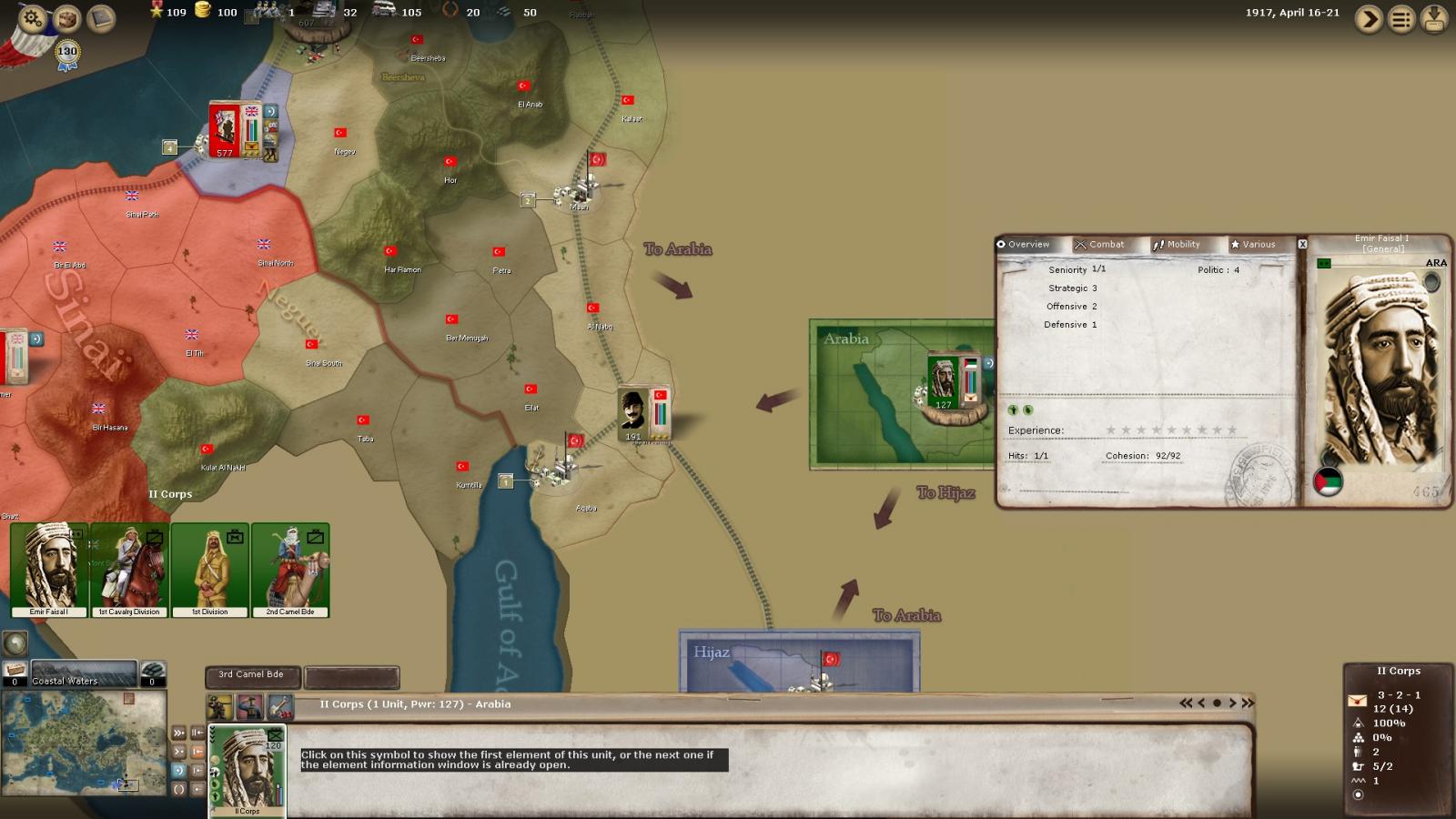Switch to the Combat tab
This screenshot has width=1456, height=819.
point(1099,244)
